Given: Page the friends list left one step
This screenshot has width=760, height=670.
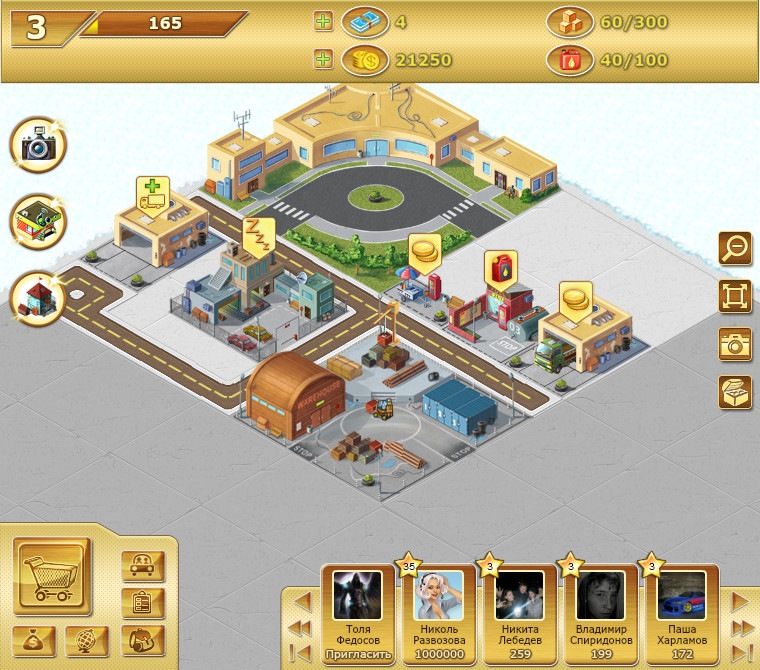Looking at the screenshot, I should coord(301,602).
